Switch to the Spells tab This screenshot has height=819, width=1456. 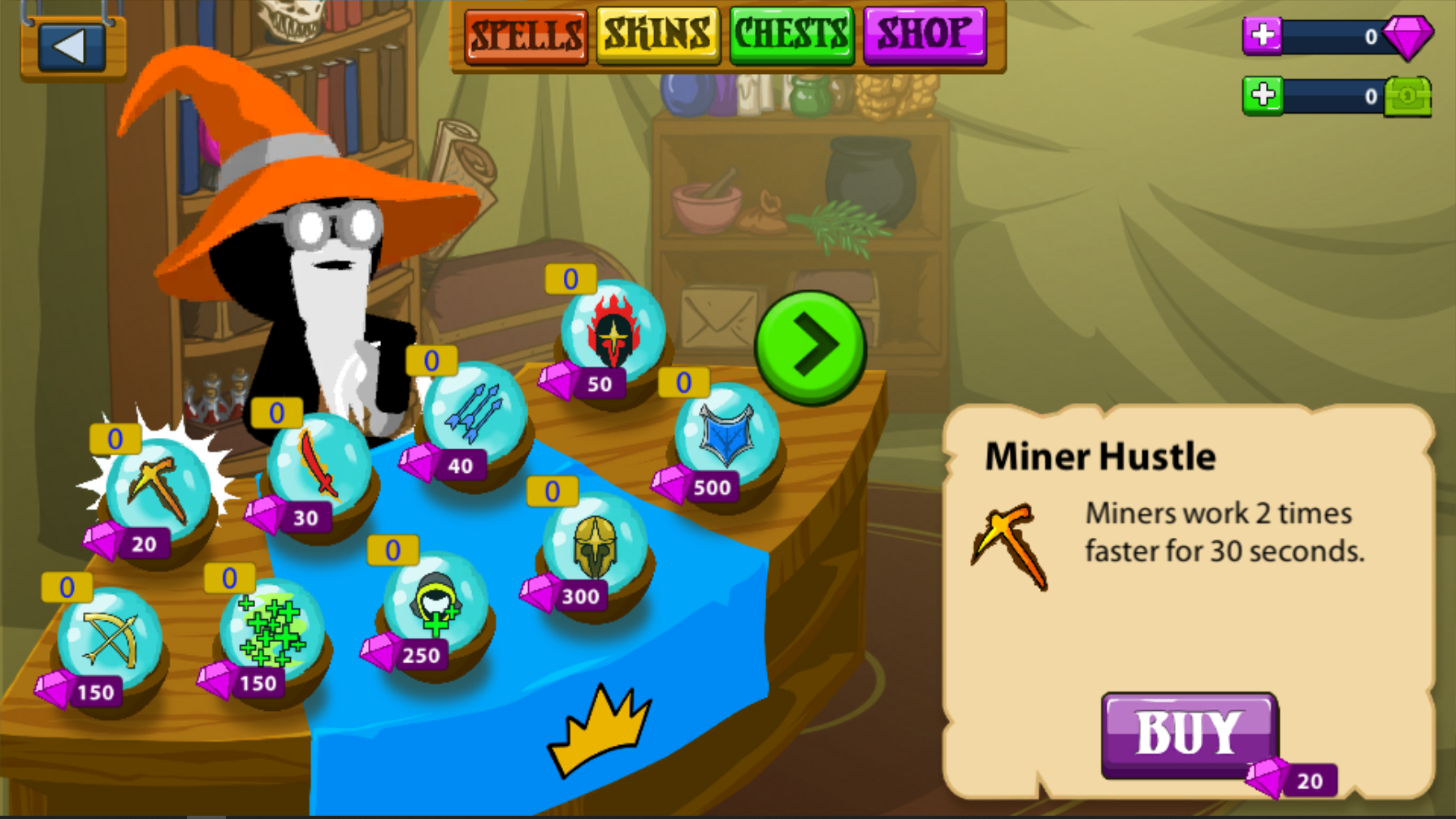click(526, 36)
